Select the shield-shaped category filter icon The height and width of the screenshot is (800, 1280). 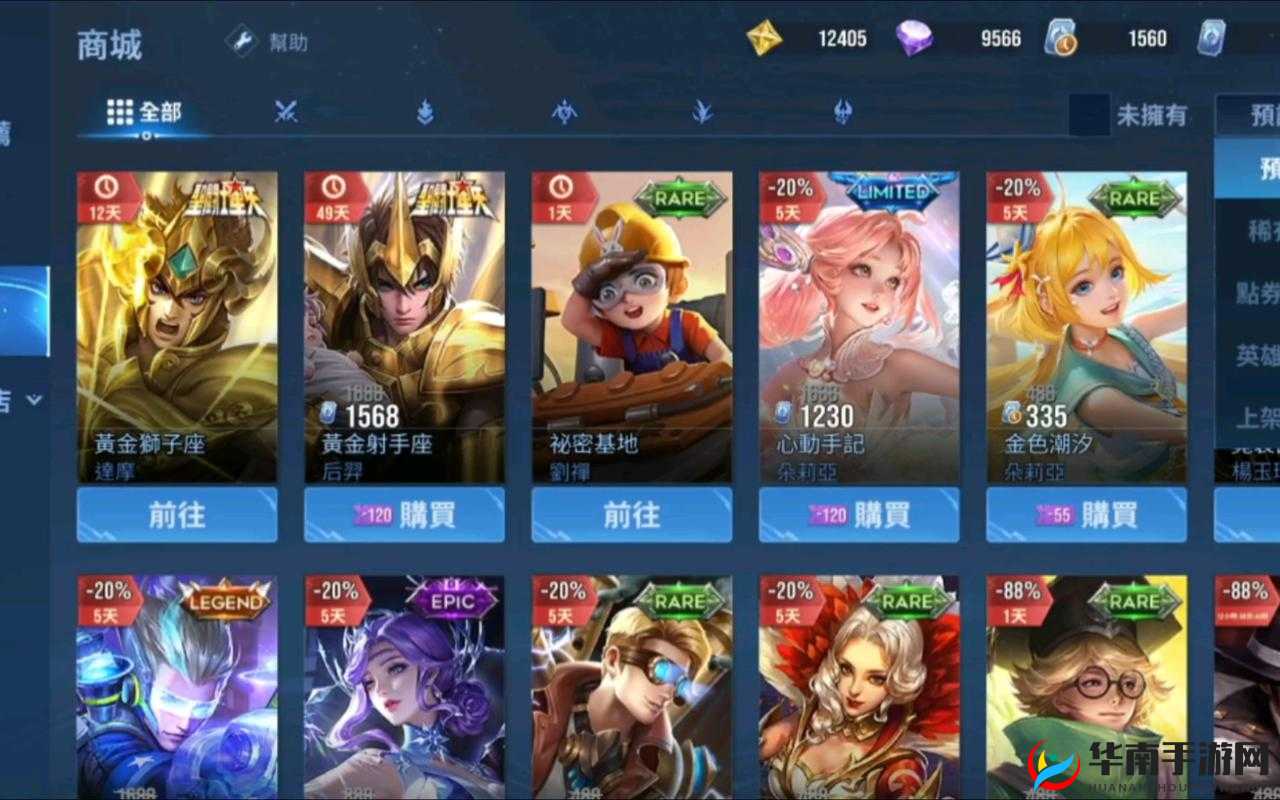click(422, 113)
